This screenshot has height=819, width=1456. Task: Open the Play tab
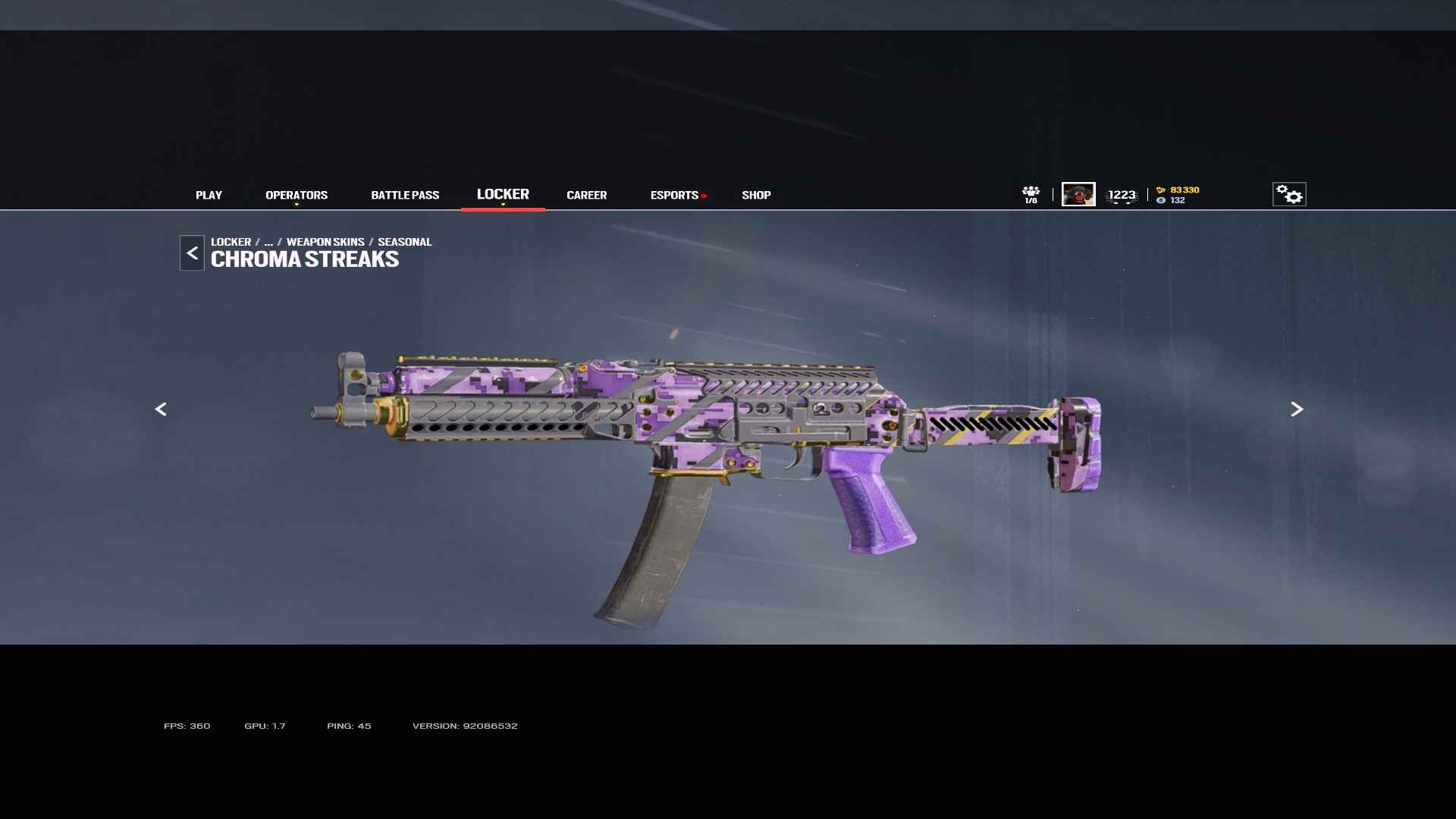point(209,196)
